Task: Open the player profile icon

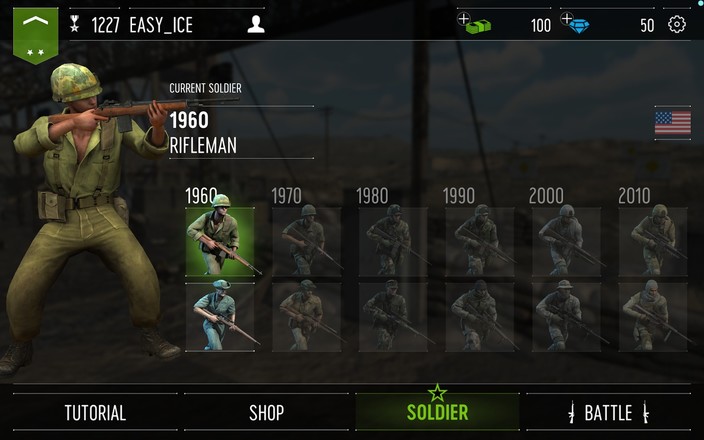Action: [255, 25]
